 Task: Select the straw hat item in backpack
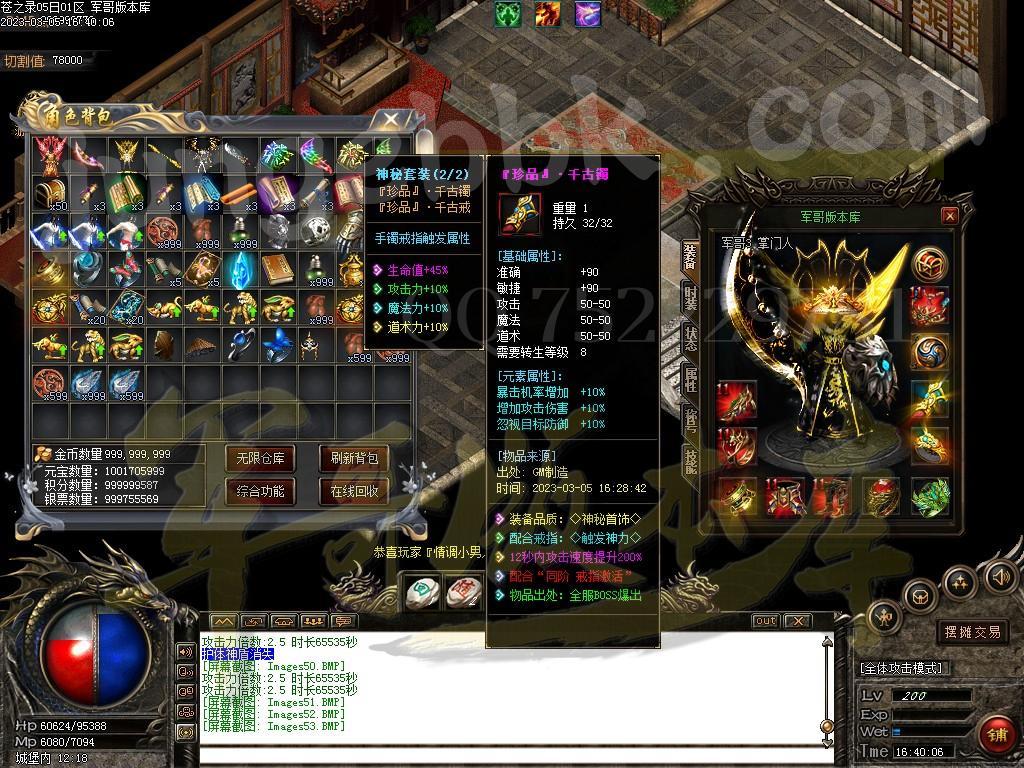[x=199, y=345]
